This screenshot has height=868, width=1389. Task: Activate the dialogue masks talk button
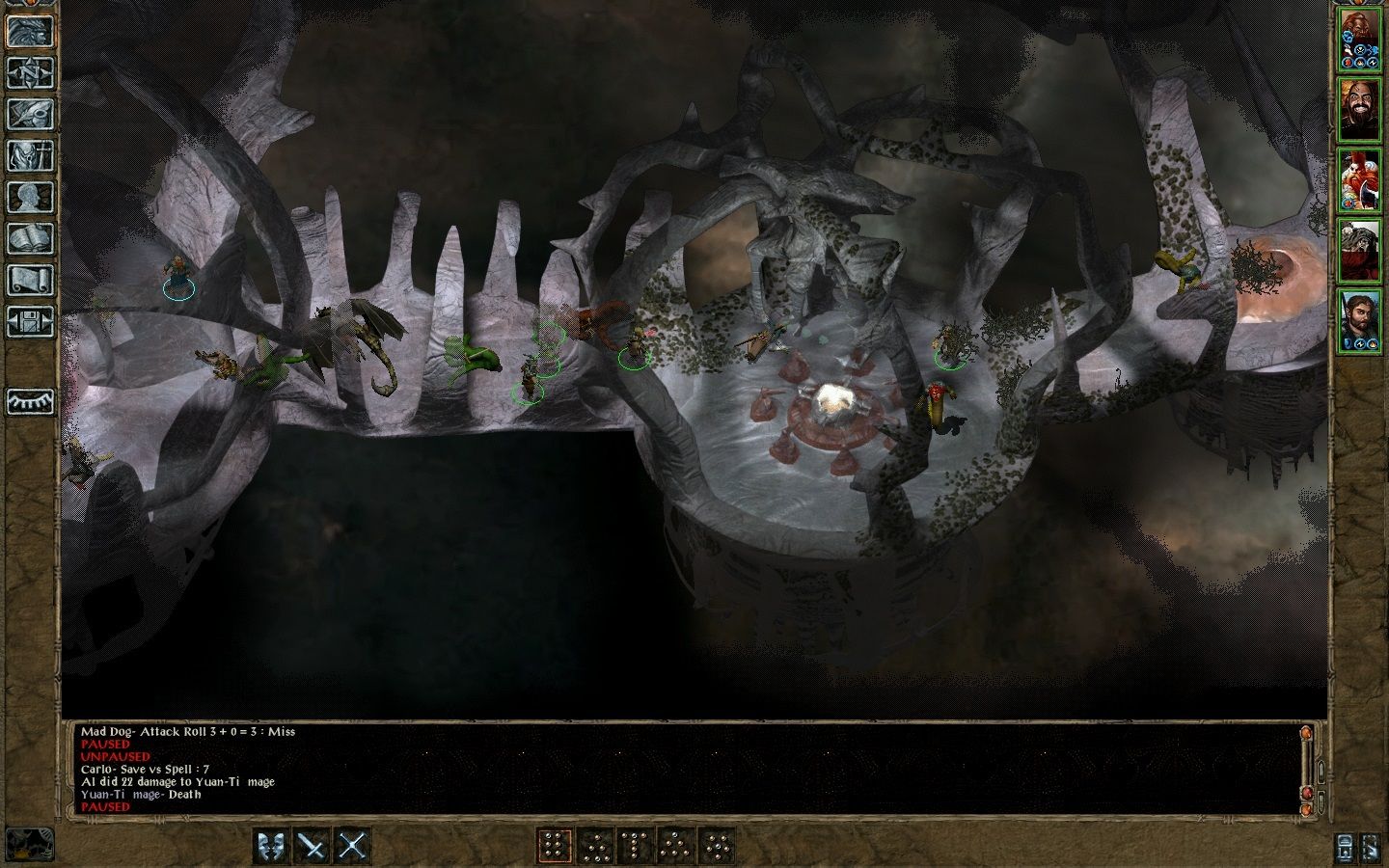click(x=272, y=846)
